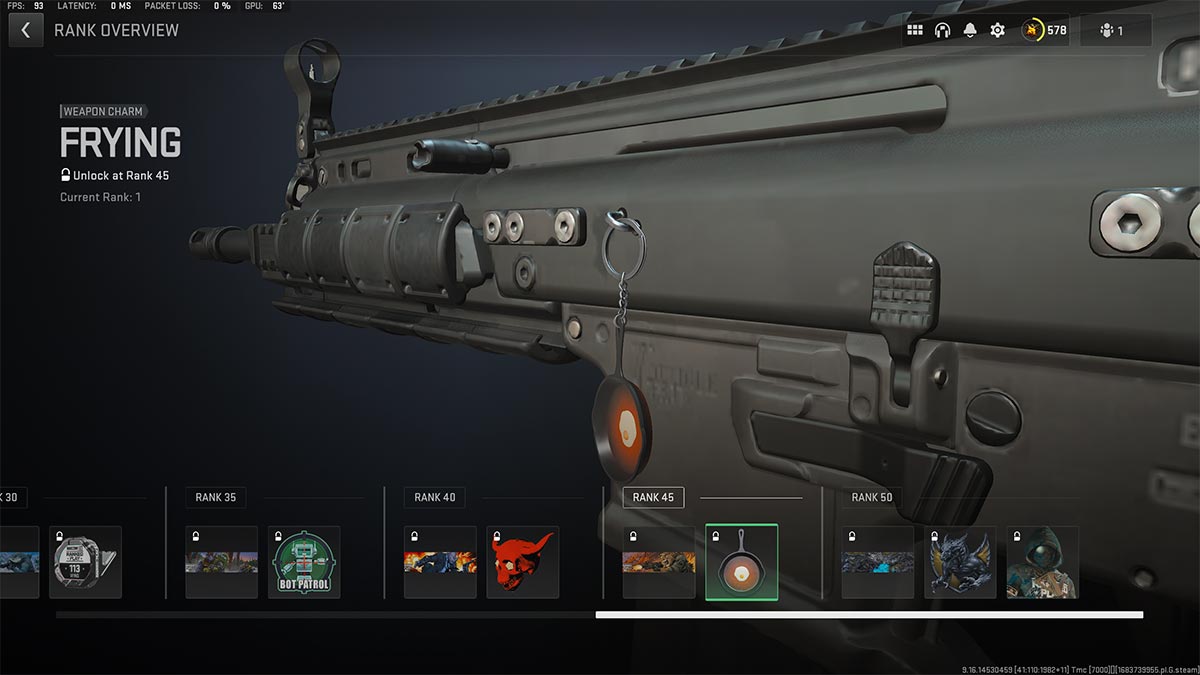Go back from Rank Overview

tap(25, 30)
